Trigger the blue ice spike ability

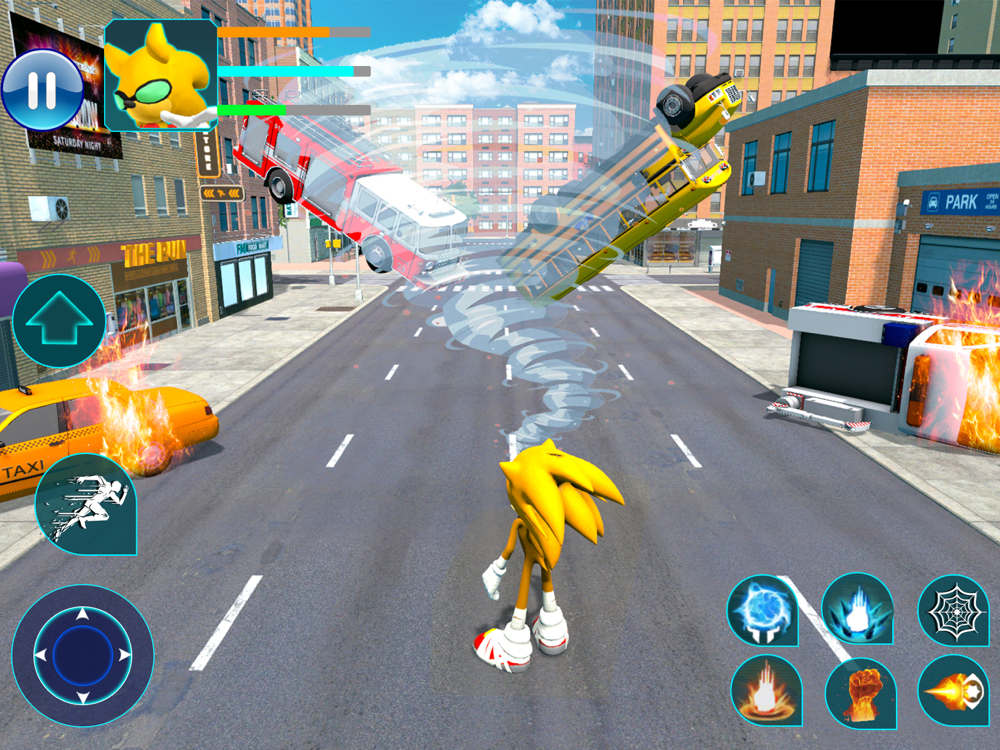857,609
